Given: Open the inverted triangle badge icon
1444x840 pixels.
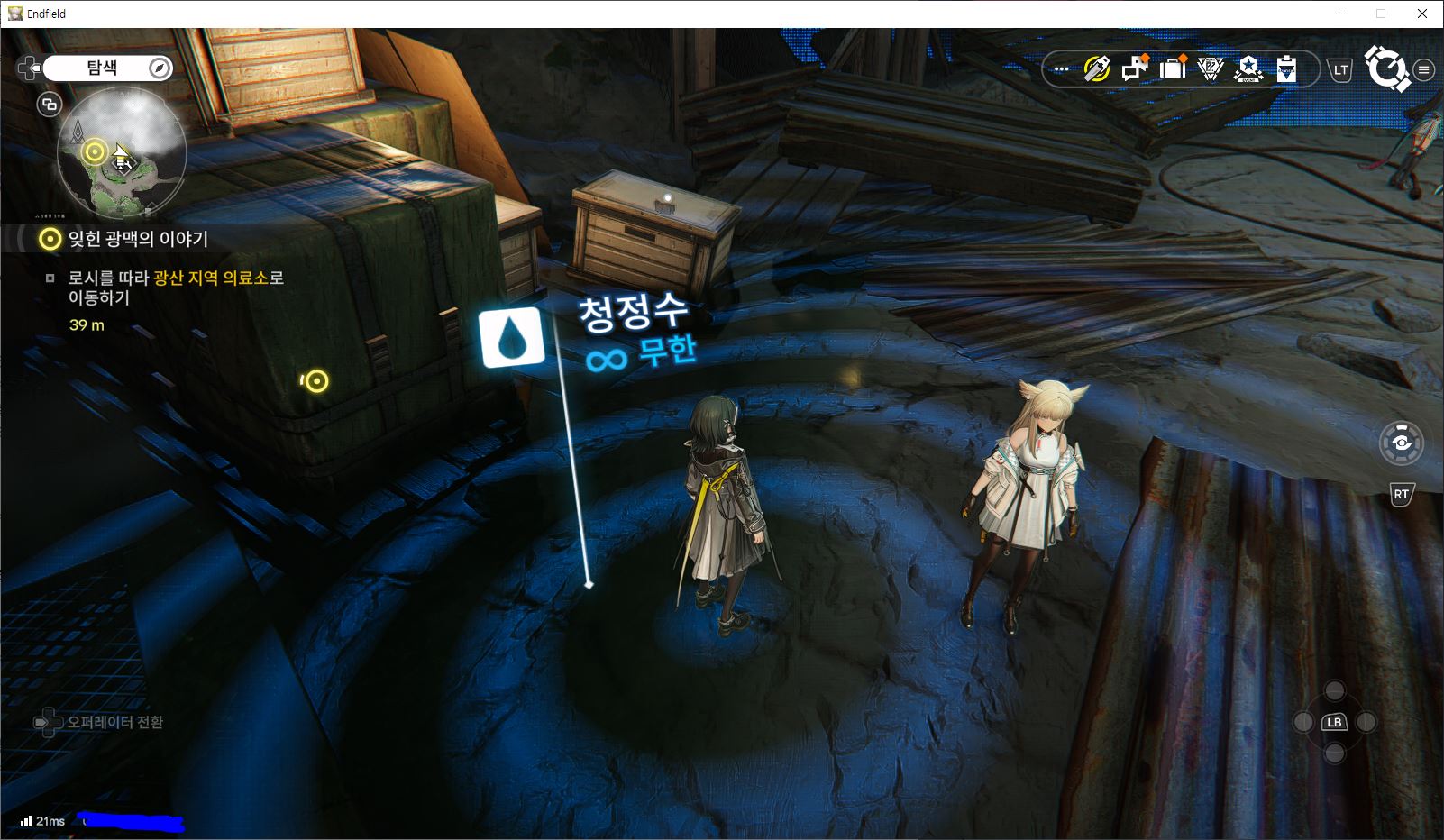Looking at the screenshot, I should (1210, 69).
